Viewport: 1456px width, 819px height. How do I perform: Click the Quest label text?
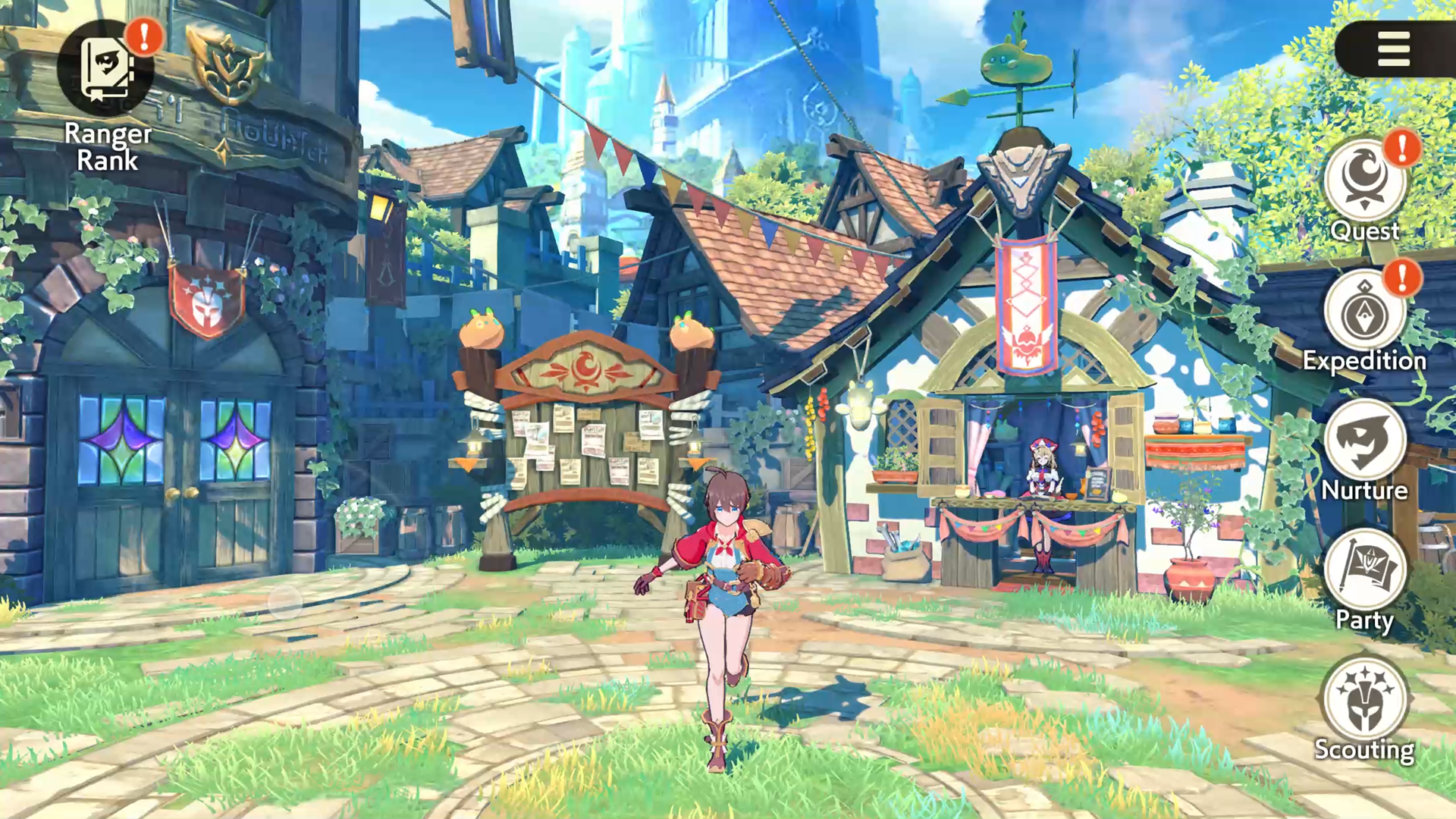[x=1365, y=231]
